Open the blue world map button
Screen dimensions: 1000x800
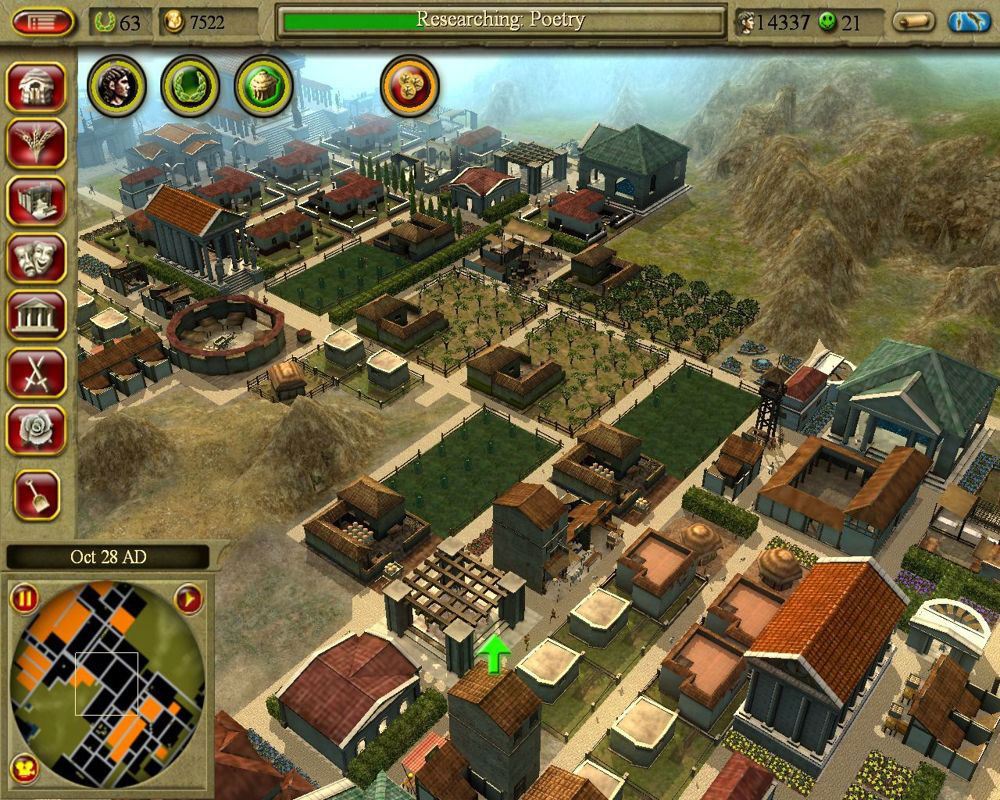968,22
